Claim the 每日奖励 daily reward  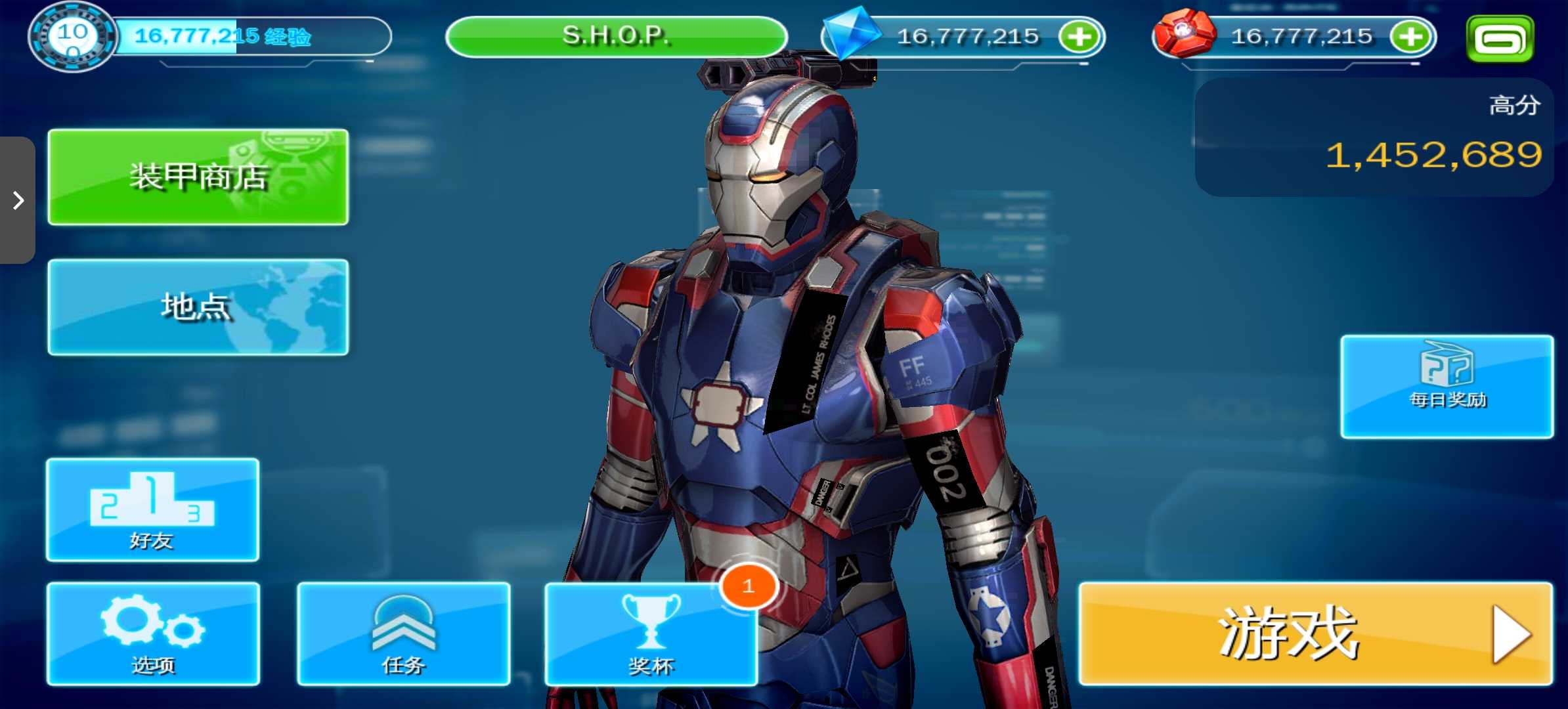click(1447, 387)
